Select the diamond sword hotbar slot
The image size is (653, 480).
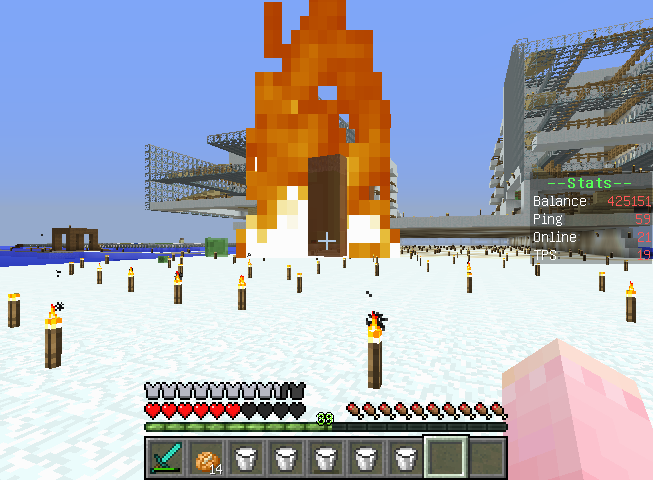point(165,457)
